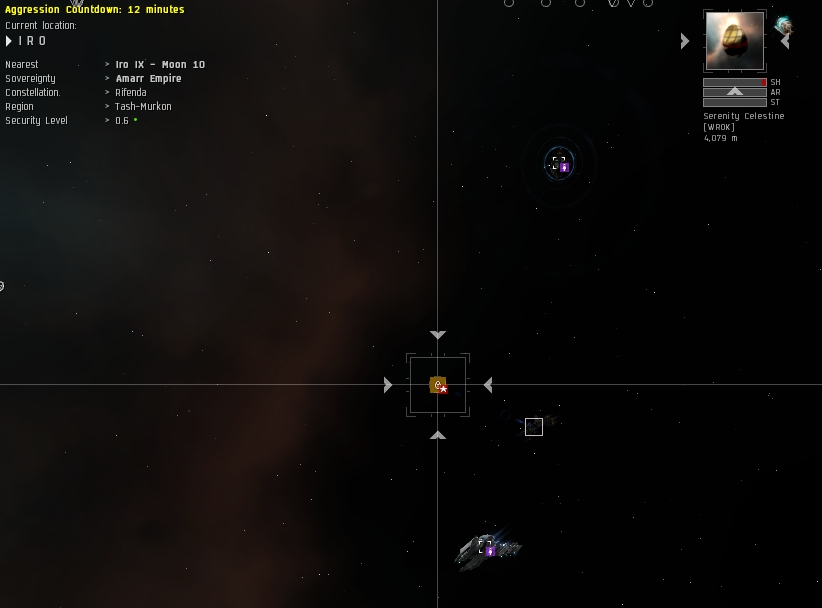The height and width of the screenshot is (608, 822).
Task: Show info on Amarr Empire sovereignty
Action: (x=148, y=79)
